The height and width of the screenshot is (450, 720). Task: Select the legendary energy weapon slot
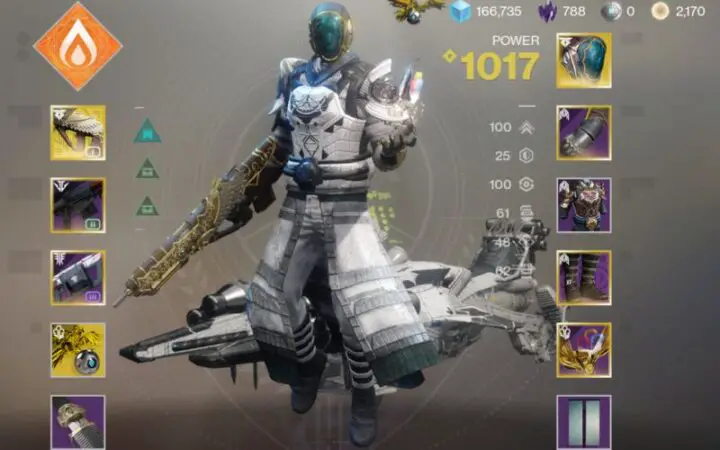78,205
